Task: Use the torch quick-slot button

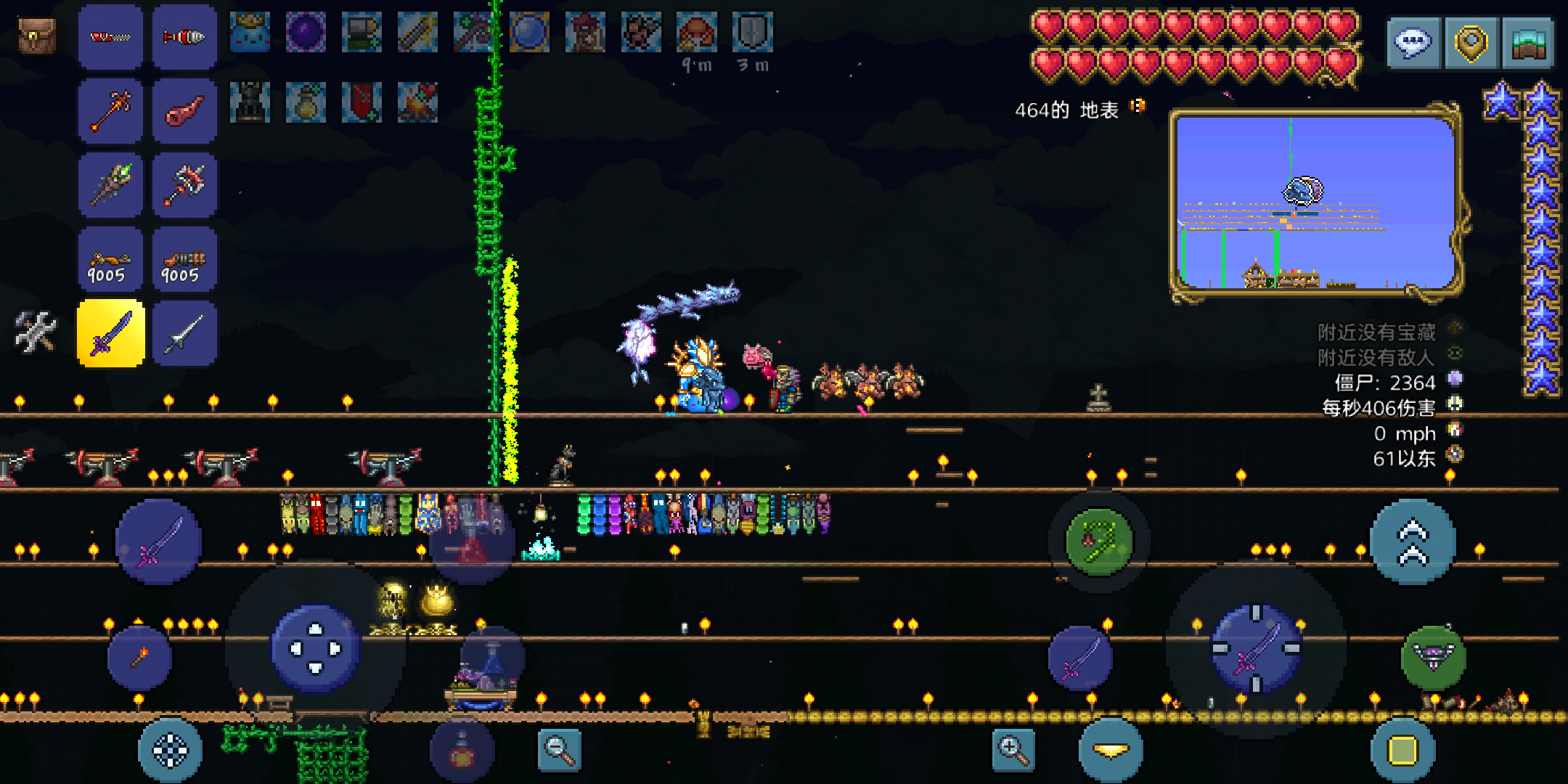Action: [x=139, y=658]
